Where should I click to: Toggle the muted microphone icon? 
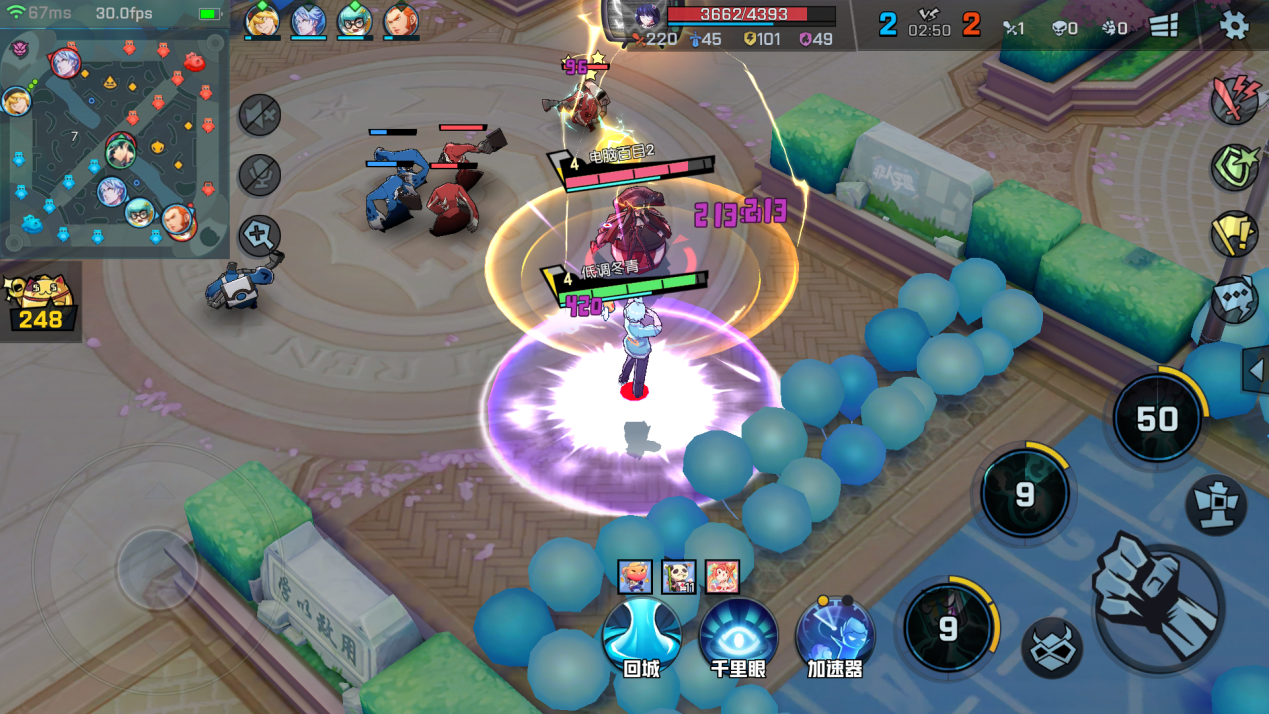coord(260,176)
